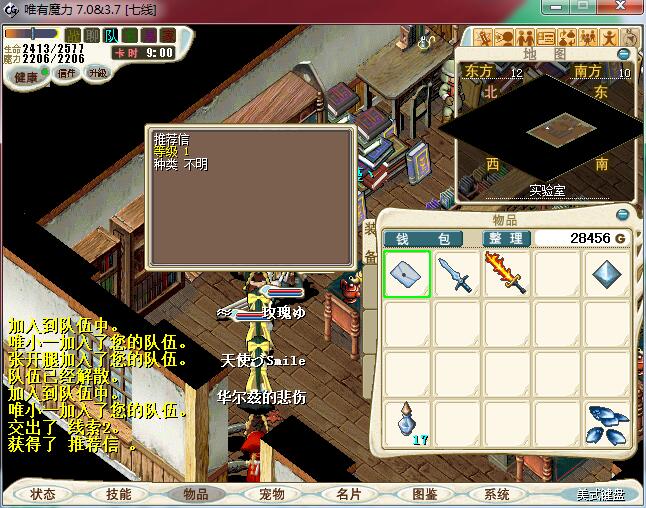Select the blue crystal shards slot
Screen dimensions: 646x508
tap(606, 424)
